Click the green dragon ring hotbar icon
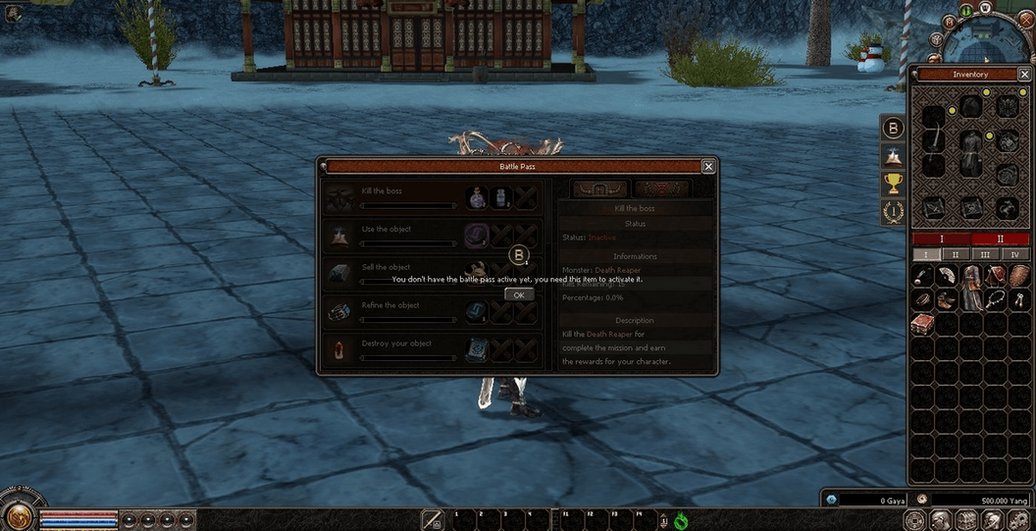The width and height of the screenshot is (1036, 531). point(682,521)
